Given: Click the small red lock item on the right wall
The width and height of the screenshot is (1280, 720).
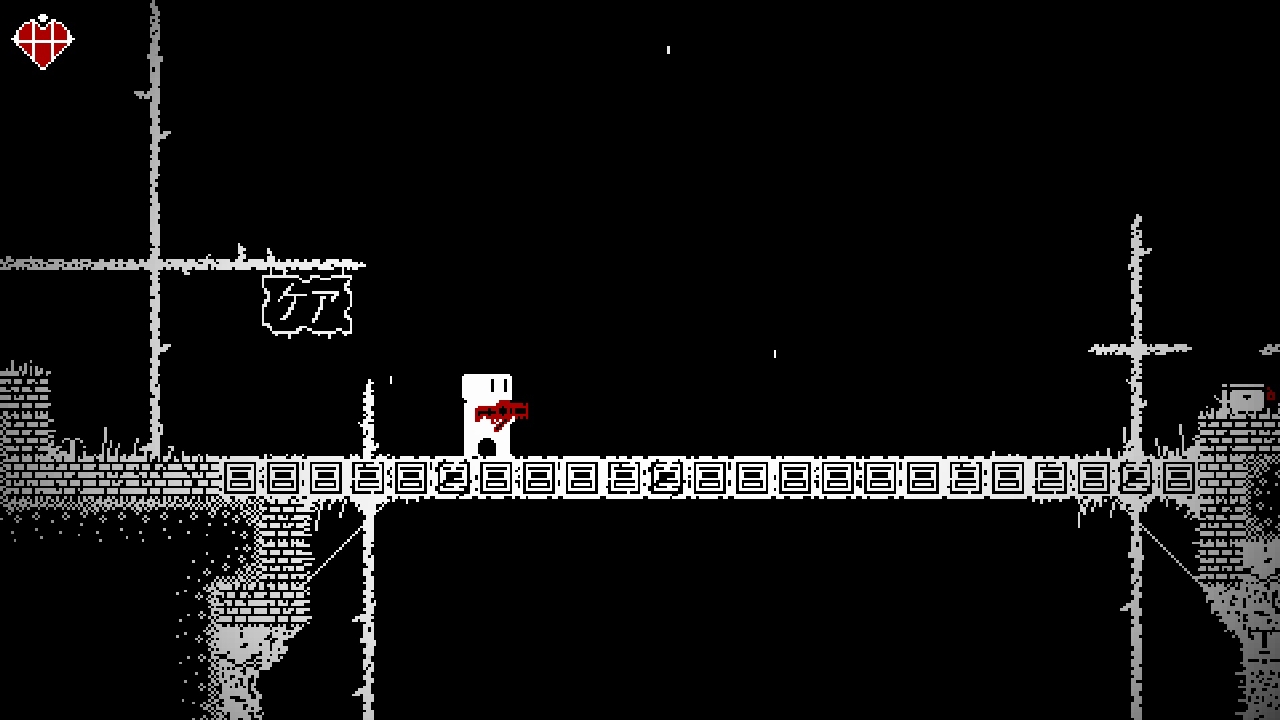Looking at the screenshot, I should (x=1271, y=395).
